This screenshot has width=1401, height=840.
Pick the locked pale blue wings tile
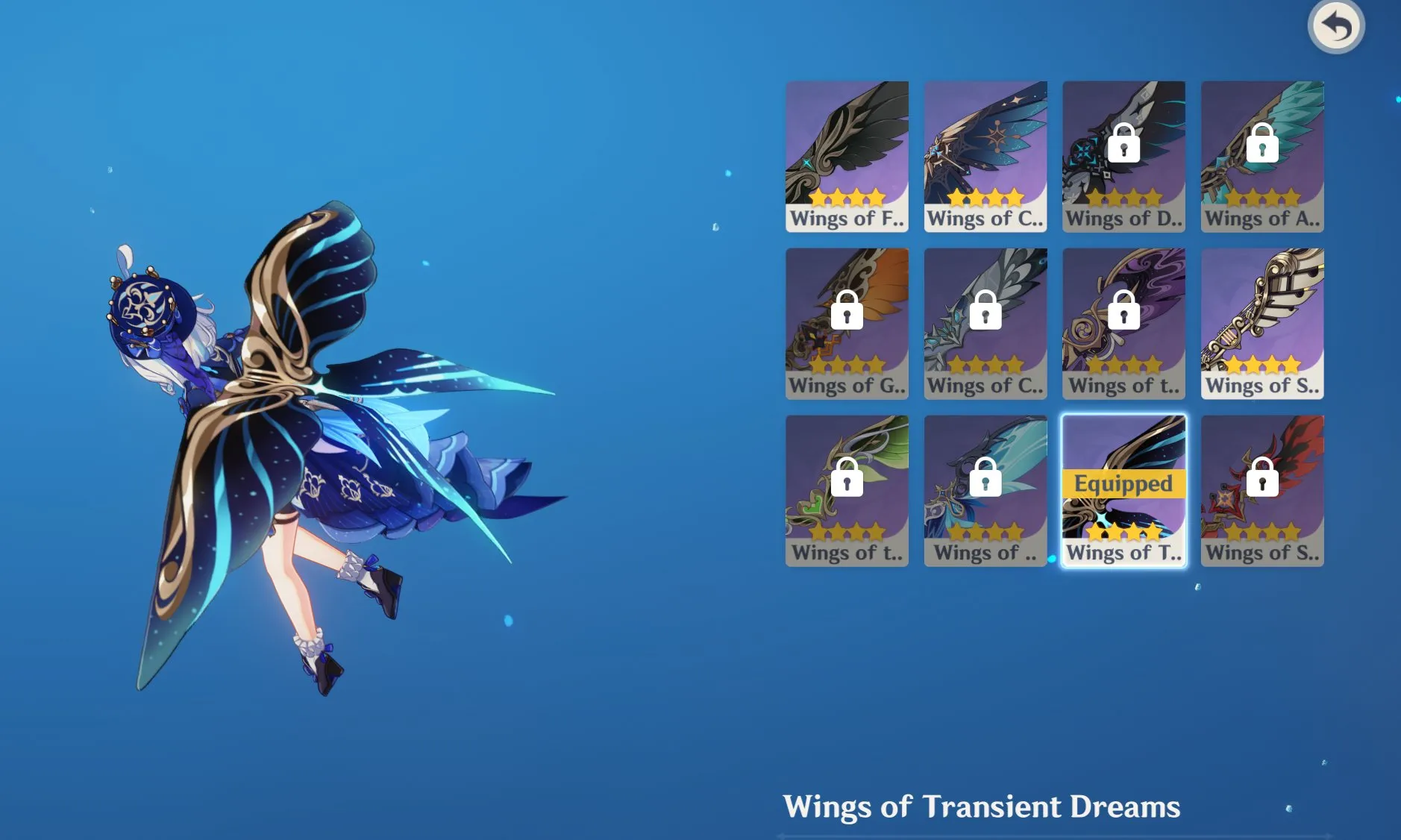[x=985, y=491]
